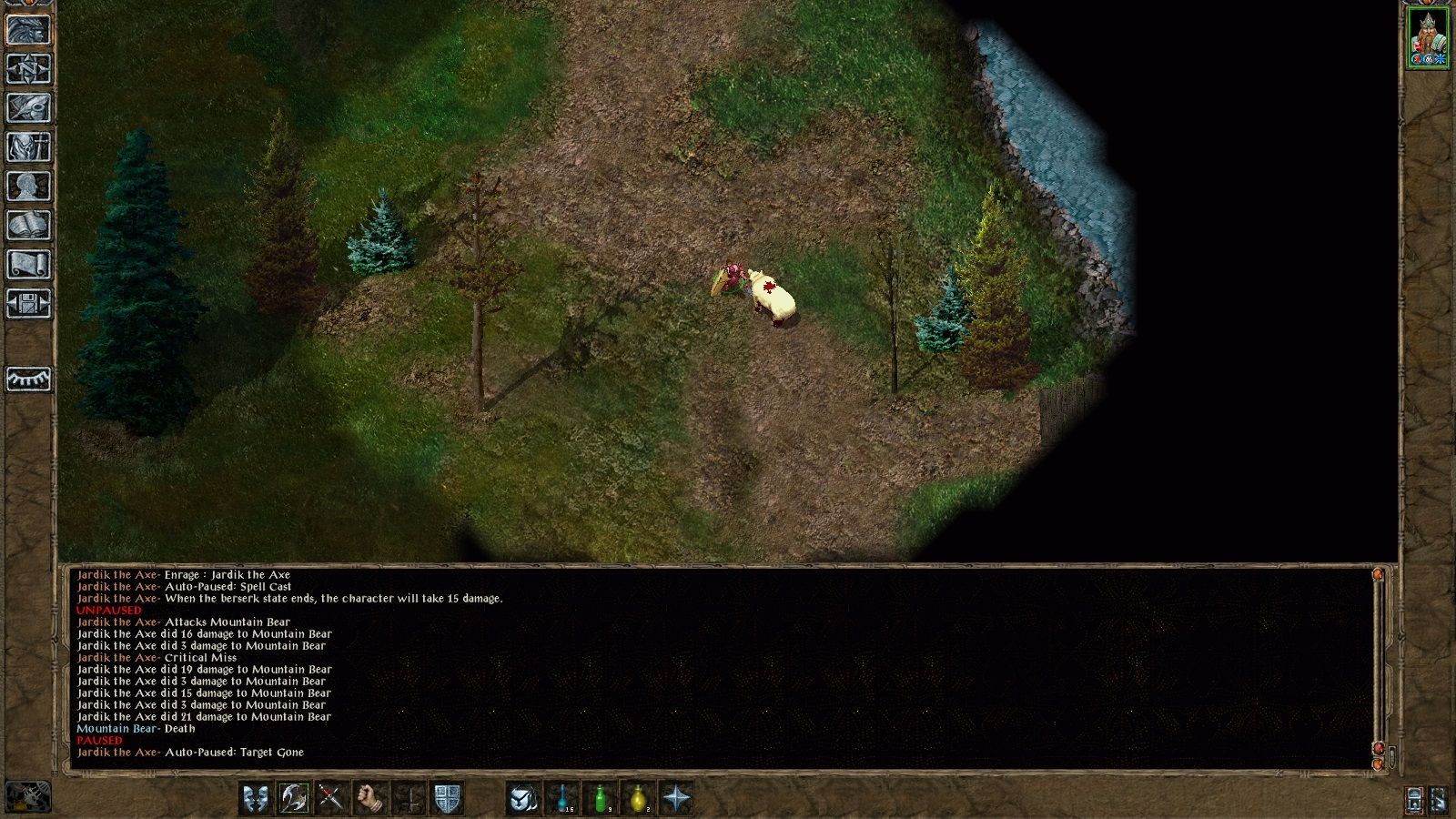
Task: Select the battle axe quick weapon slot
Action: click(x=293, y=797)
